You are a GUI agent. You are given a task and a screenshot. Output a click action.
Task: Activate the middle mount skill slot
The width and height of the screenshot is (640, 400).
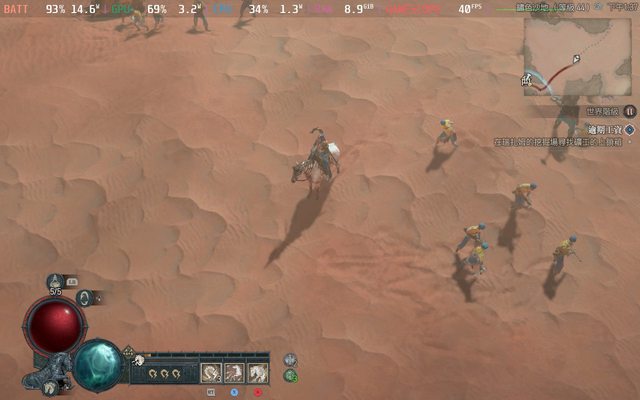coord(234,373)
